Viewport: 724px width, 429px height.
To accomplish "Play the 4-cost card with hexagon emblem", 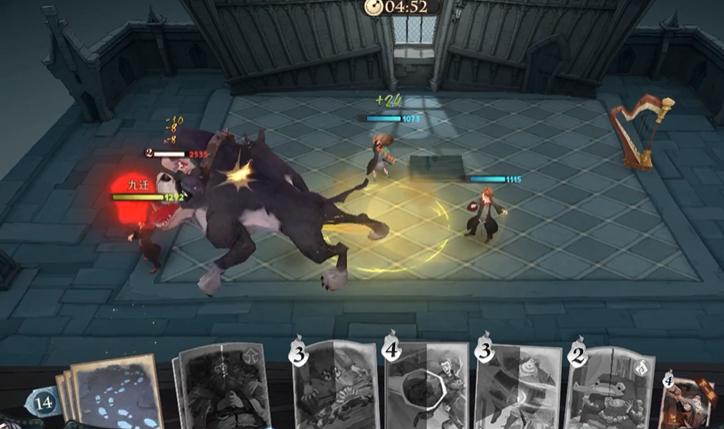I will click(x=425, y=388).
